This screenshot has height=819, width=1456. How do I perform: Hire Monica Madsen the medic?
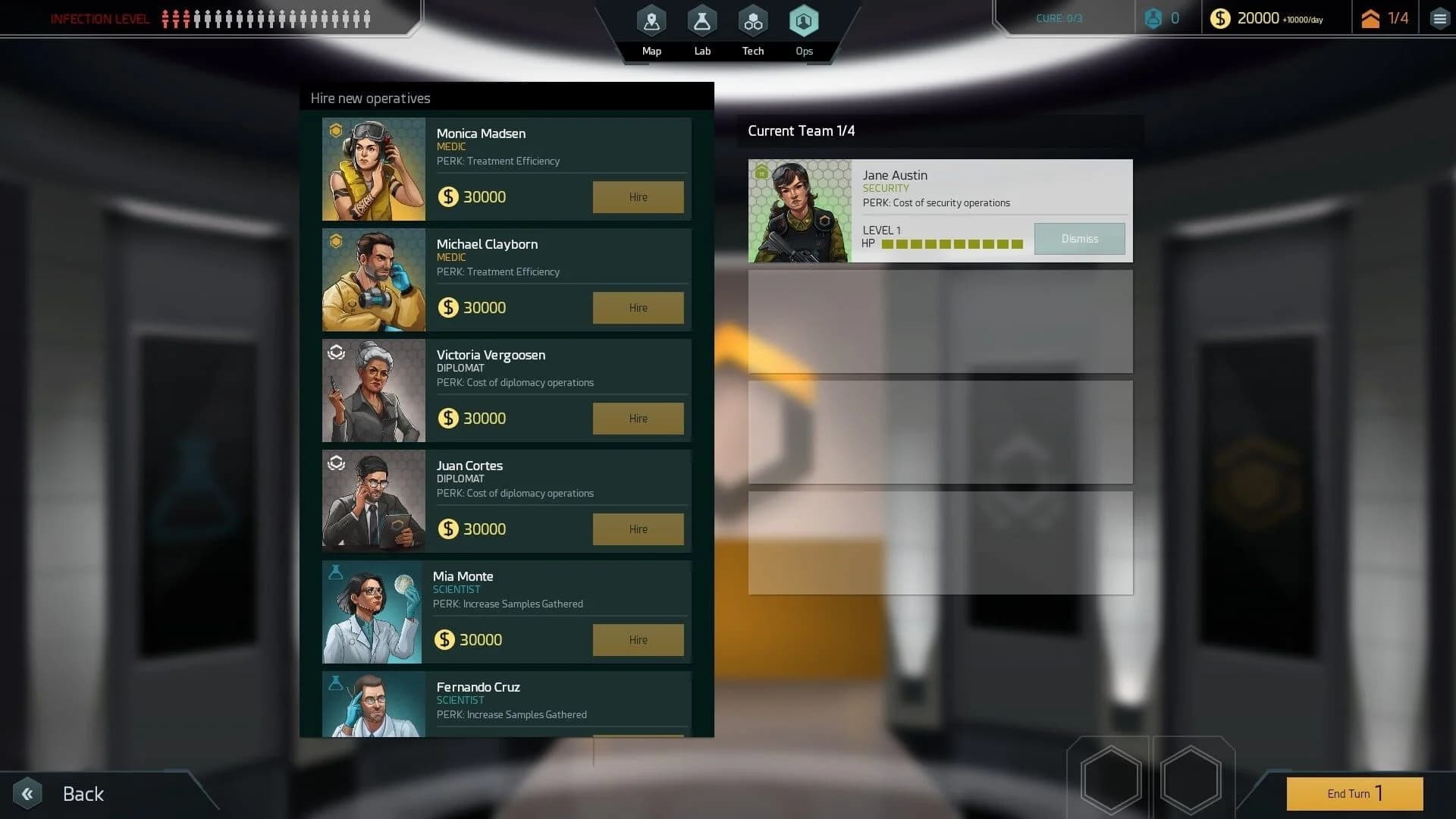pyautogui.click(x=637, y=196)
